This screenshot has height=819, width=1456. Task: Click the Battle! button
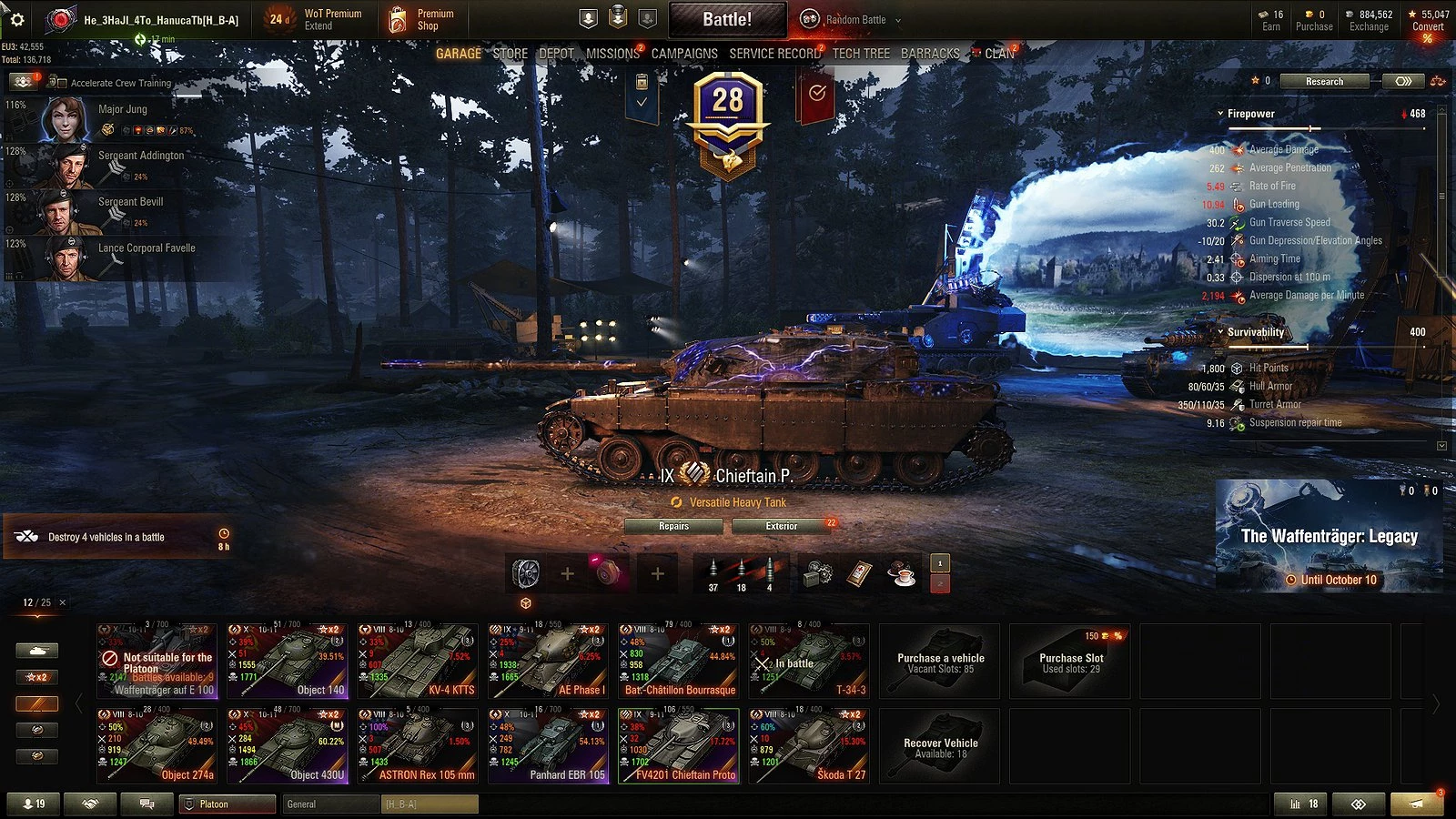(x=728, y=18)
